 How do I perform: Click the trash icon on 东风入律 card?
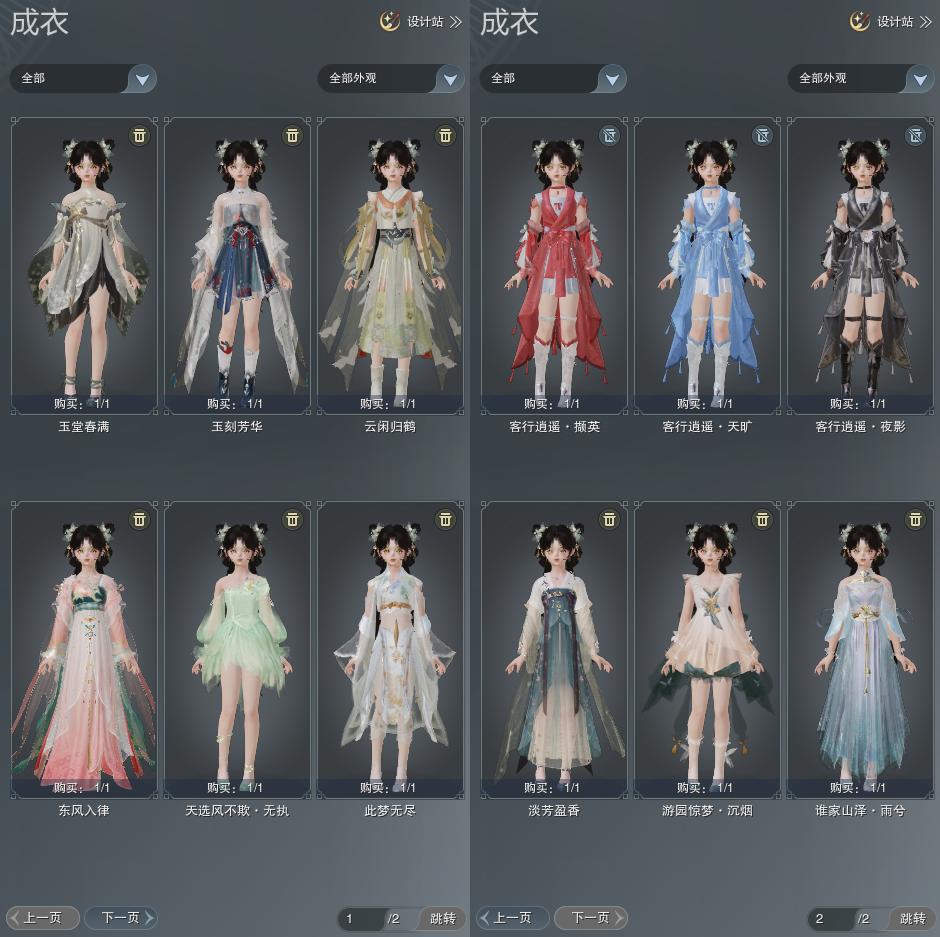(x=140, y=519)
